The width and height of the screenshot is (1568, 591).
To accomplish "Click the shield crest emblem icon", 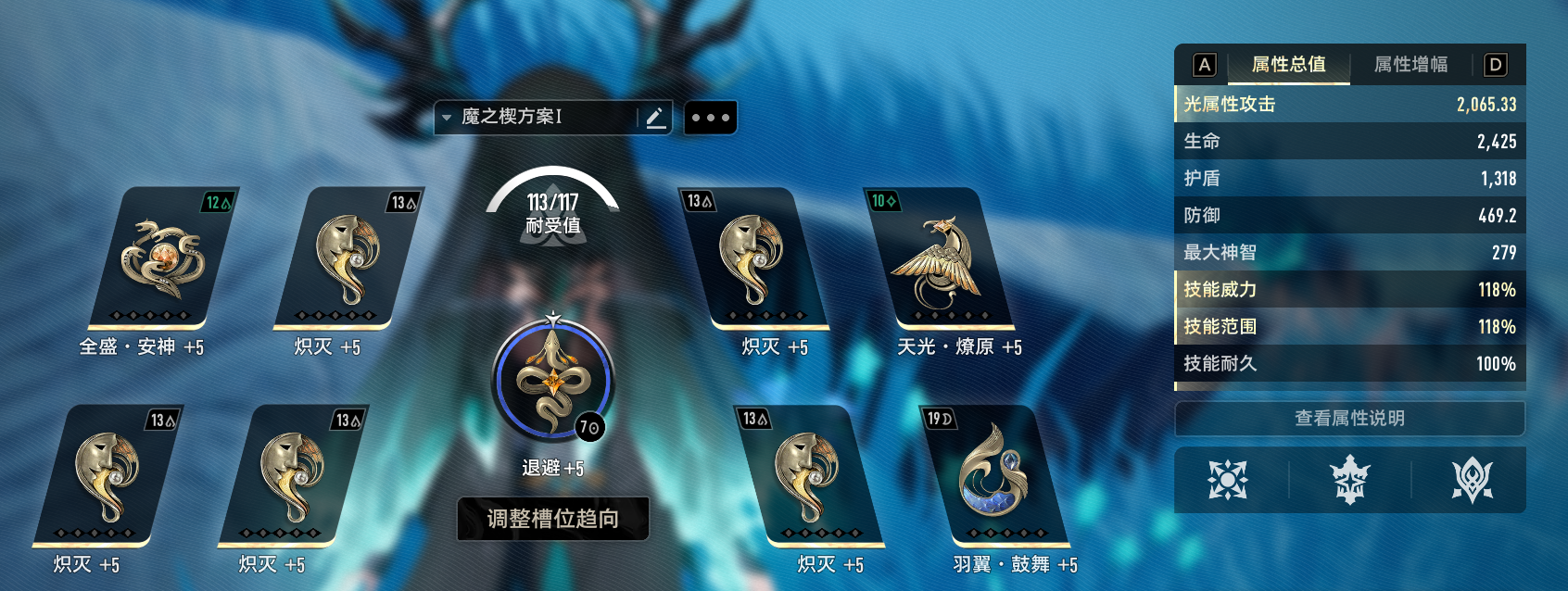I will (x=1472, y=480).
